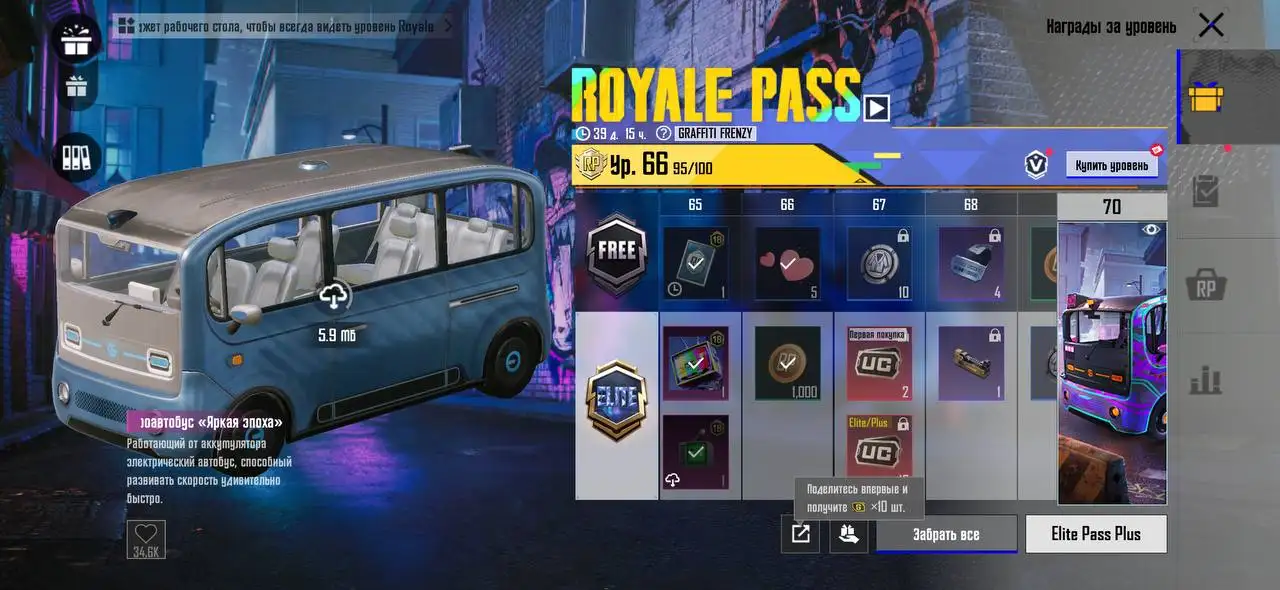Close the Royale Pass rewards screen
The width and height of the screenshot is (1280, 590).
coord(1210,26)
